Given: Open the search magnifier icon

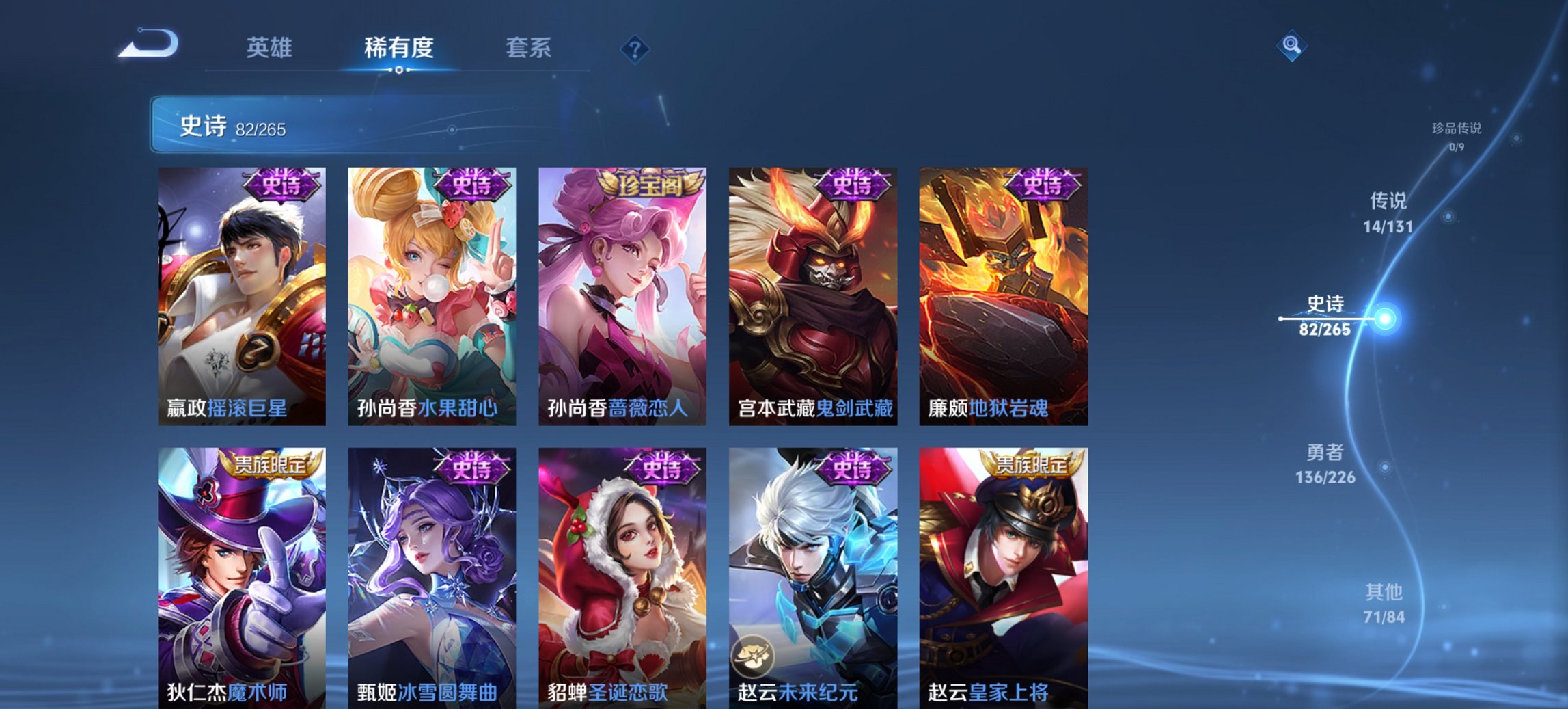Looking at the screenshot, I should coord(1292,47).
